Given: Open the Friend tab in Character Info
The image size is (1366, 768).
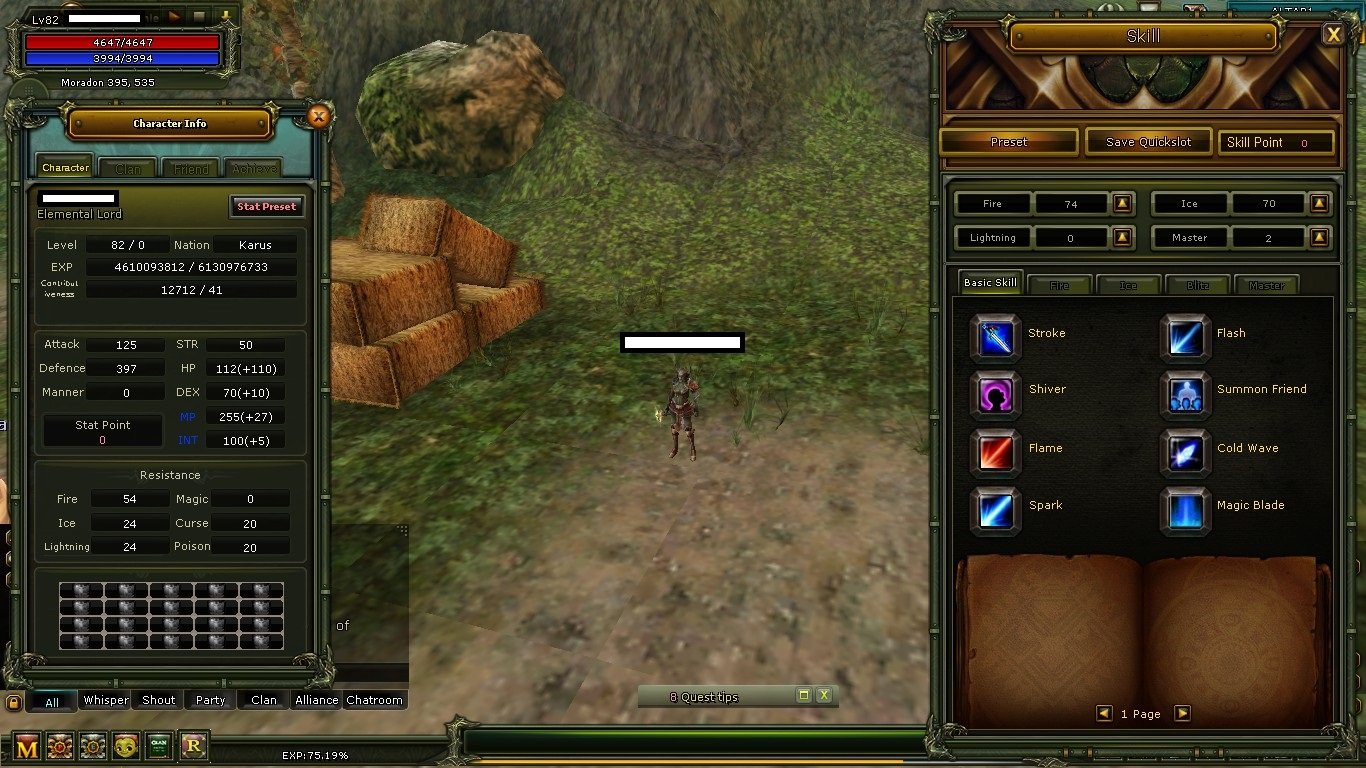Looking at the screenshot, I should tap(190, 167).
